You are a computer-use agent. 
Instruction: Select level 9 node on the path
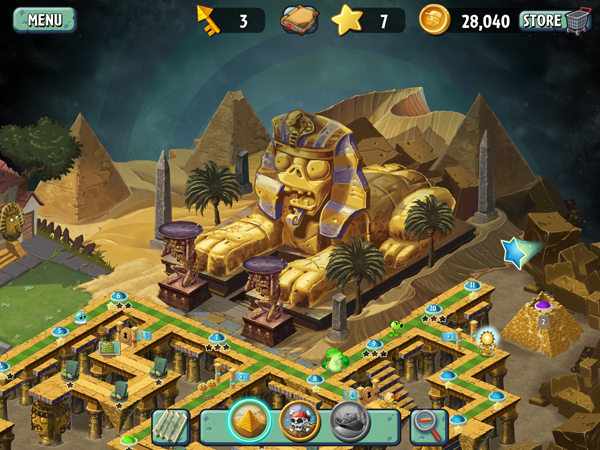[x=374, y=344]
